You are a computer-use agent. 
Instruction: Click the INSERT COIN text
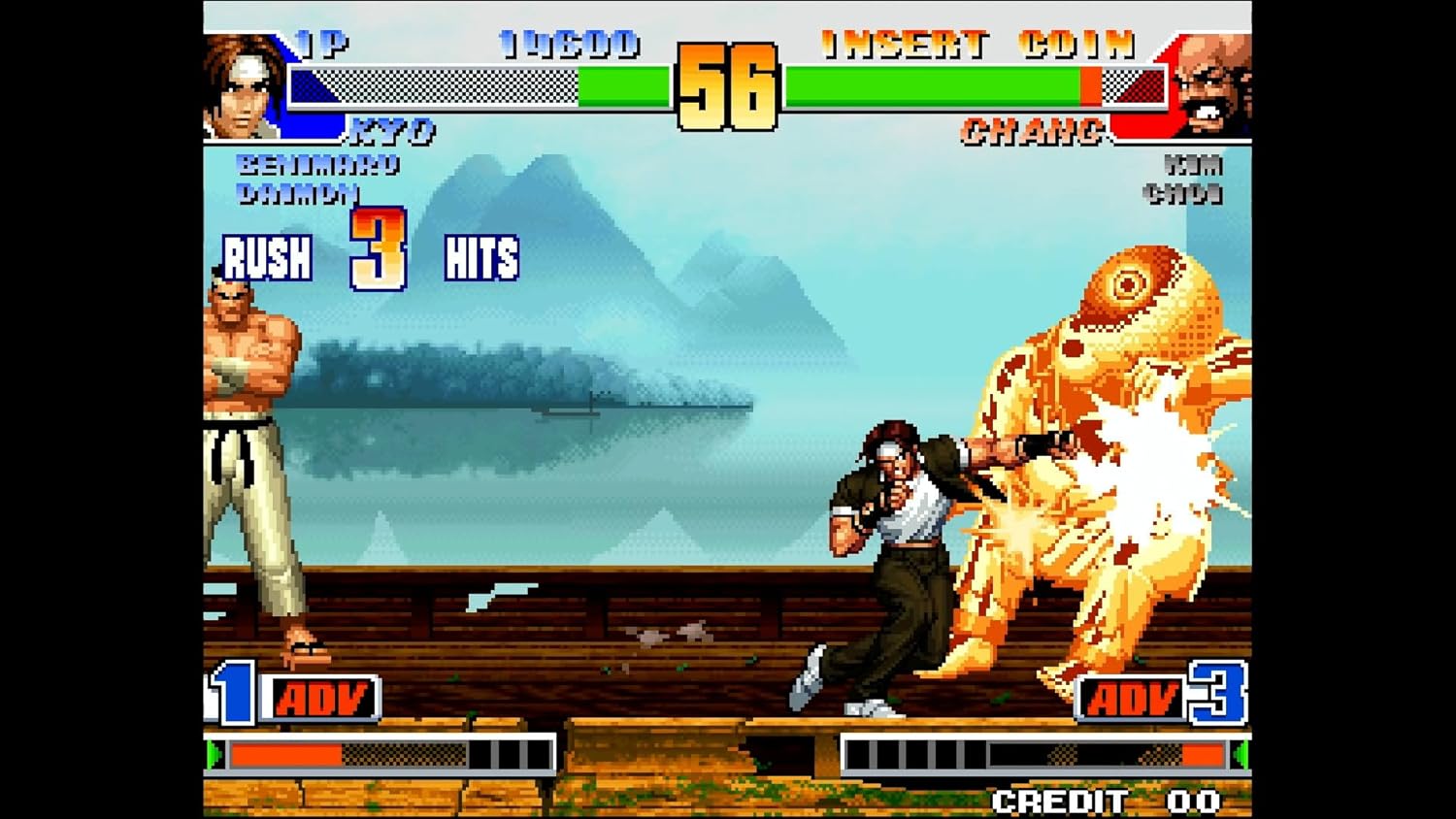tap(976, 43)
